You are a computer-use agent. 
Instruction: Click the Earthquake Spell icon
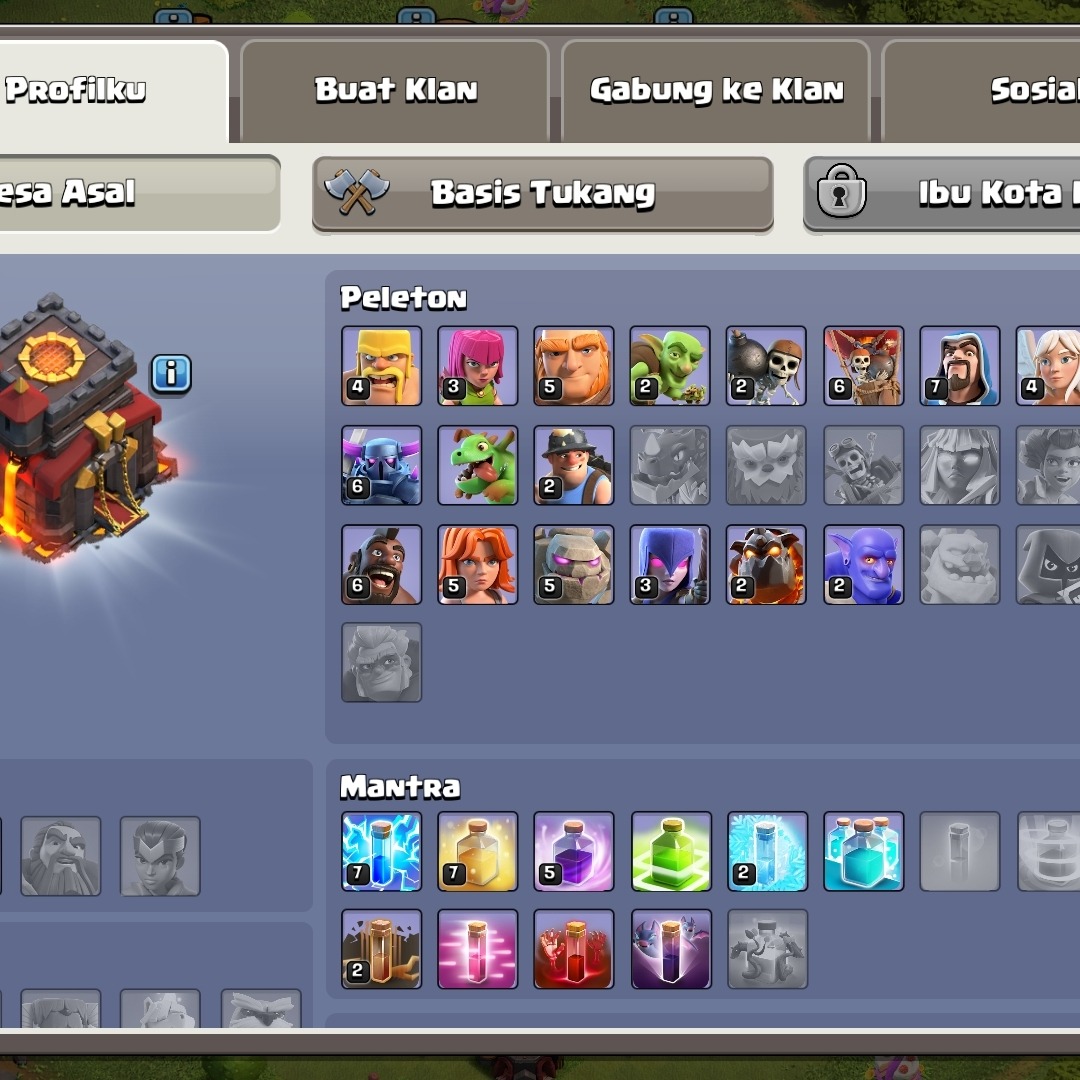coord(382,948)
